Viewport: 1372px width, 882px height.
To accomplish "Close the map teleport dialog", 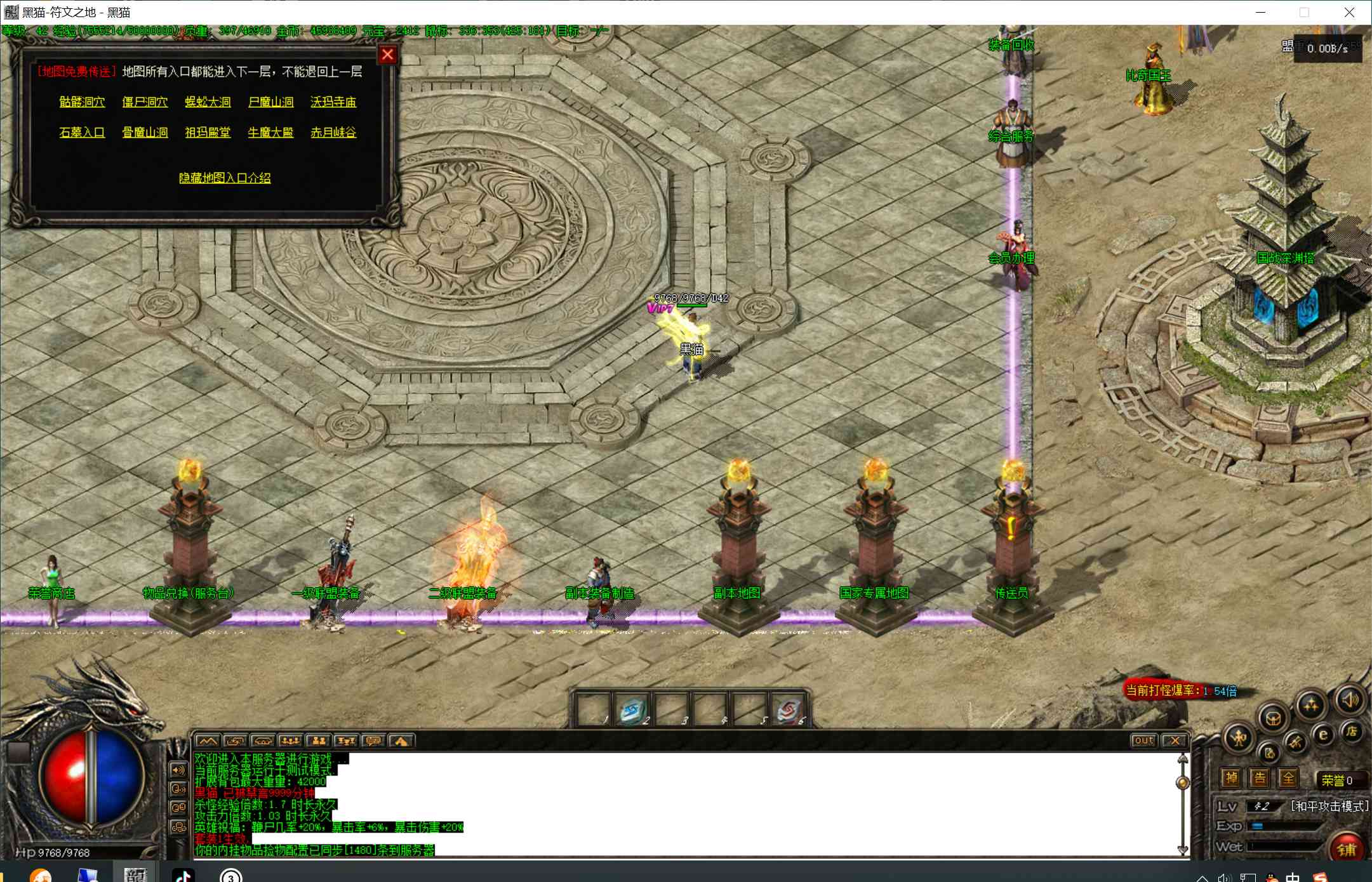I will (x=387, y=55).
